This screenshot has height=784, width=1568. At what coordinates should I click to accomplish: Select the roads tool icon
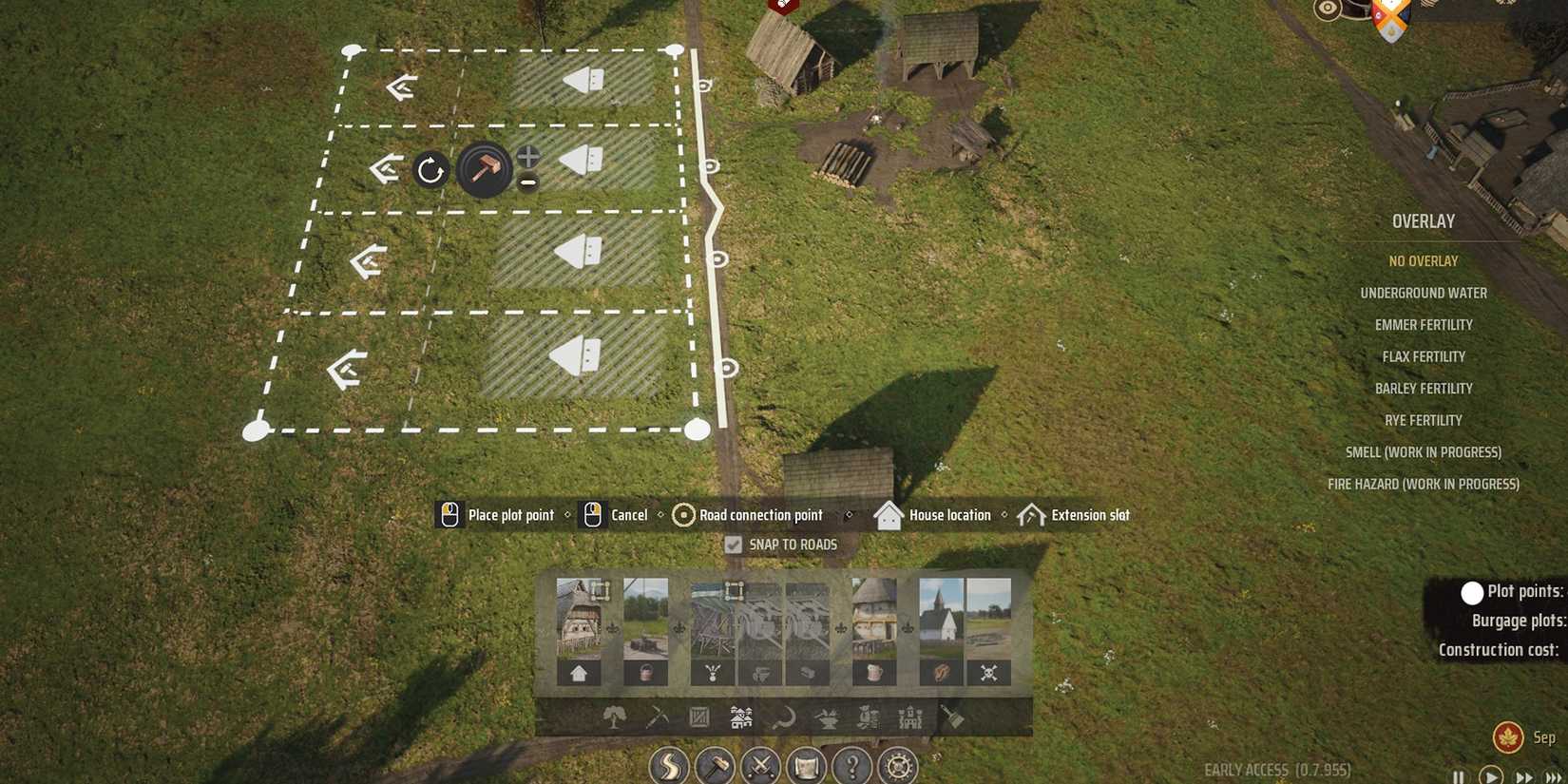click(x=668, y=767)
